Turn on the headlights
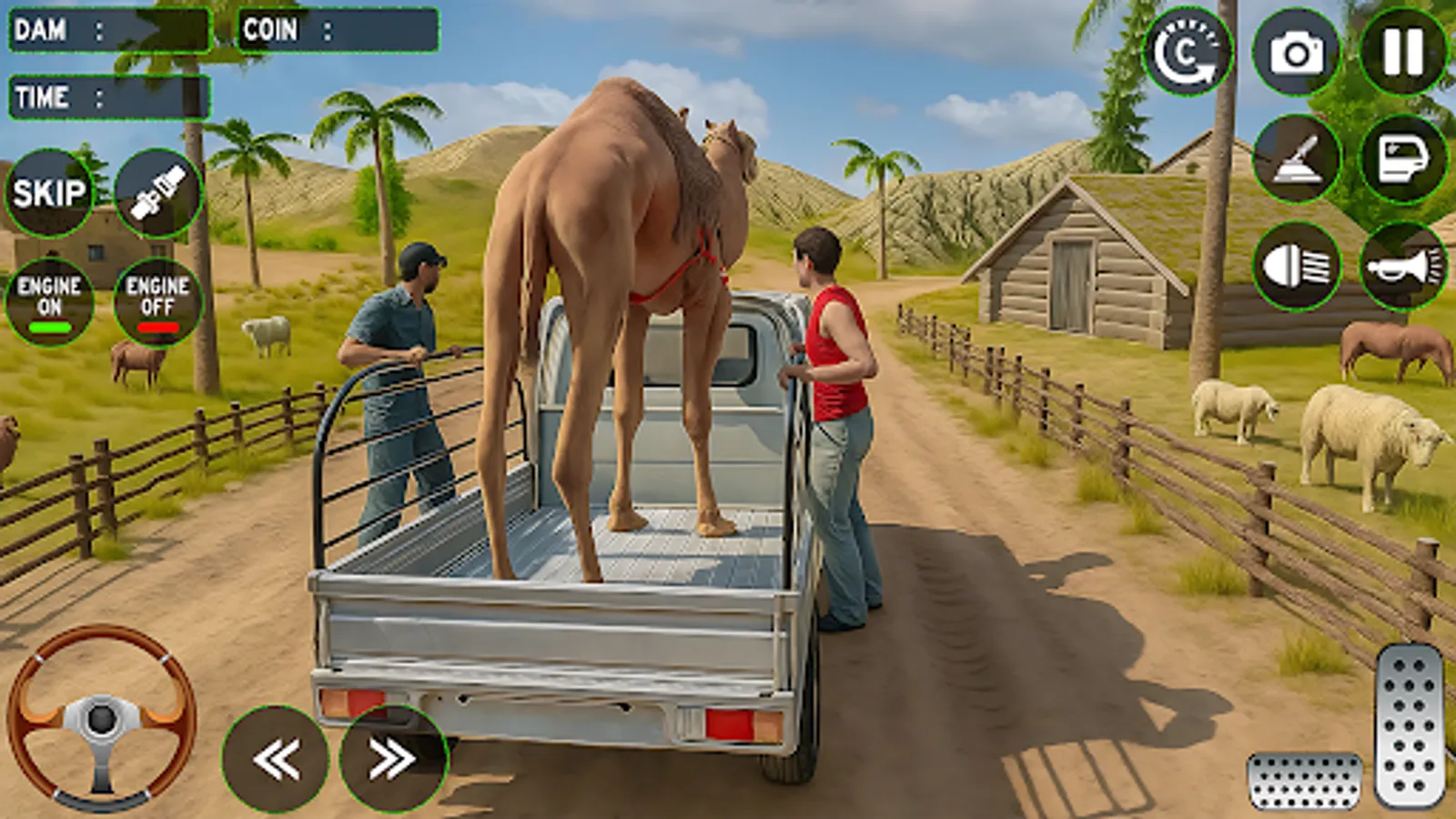1456x819 pixels. click(x=1296, y=265)
